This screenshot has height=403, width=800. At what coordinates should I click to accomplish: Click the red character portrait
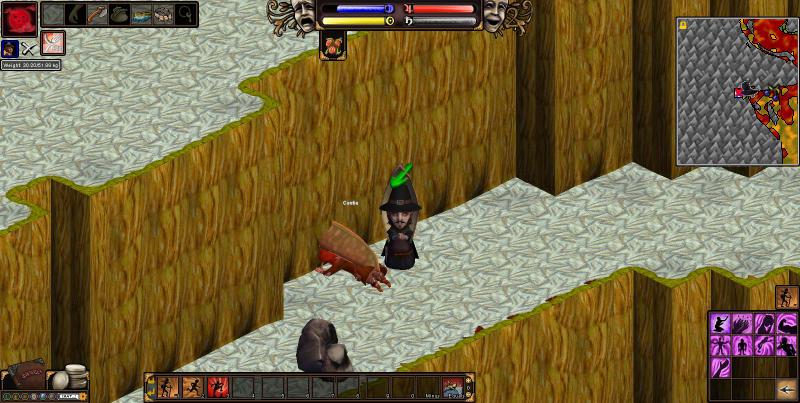18,17
